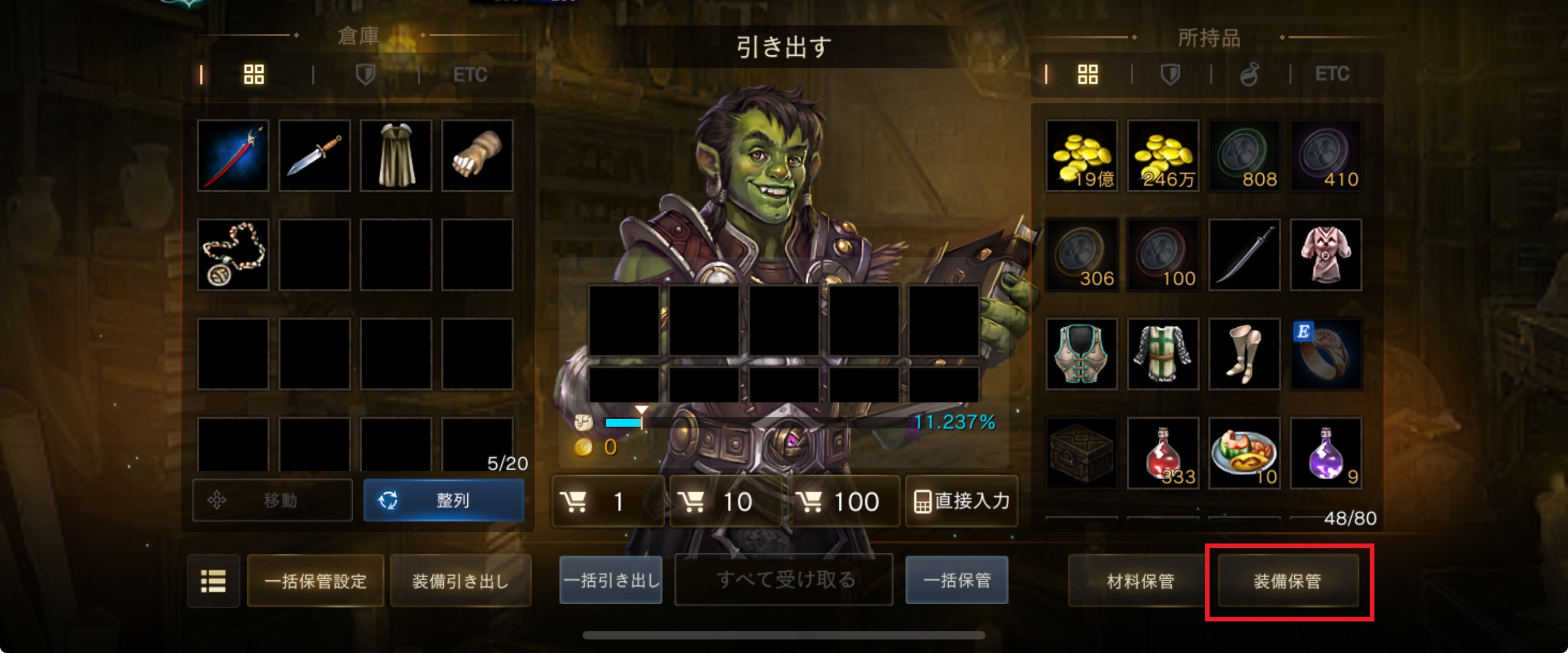Select the red sword in the warehouse
This screenshot has height=653, width=1568.
point(233,156)
